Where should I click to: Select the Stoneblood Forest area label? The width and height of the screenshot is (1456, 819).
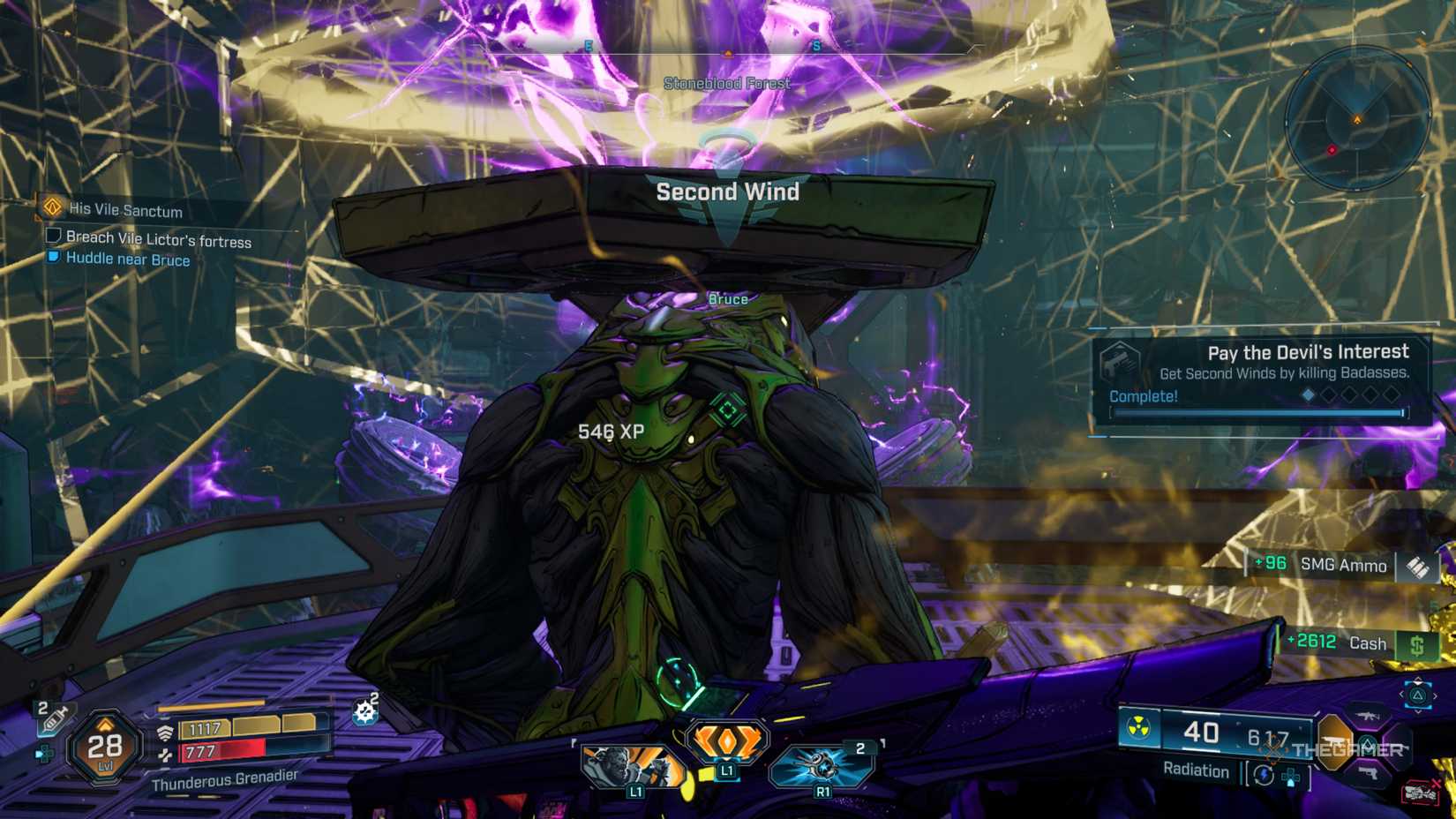(728, 81)
